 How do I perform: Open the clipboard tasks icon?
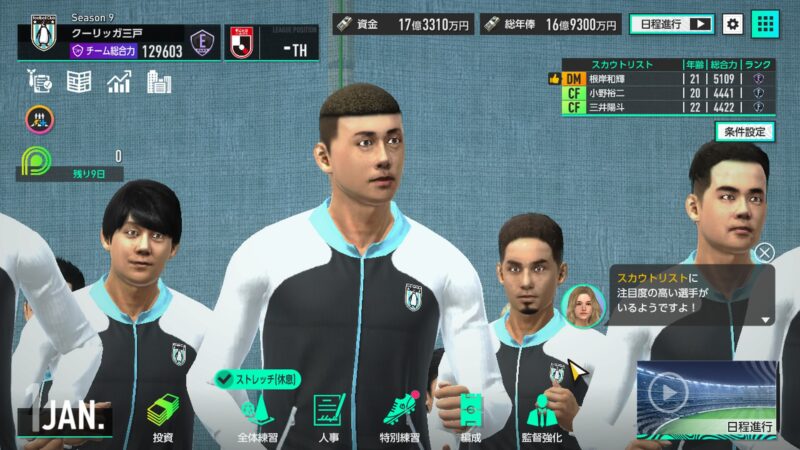coord(40,82)
